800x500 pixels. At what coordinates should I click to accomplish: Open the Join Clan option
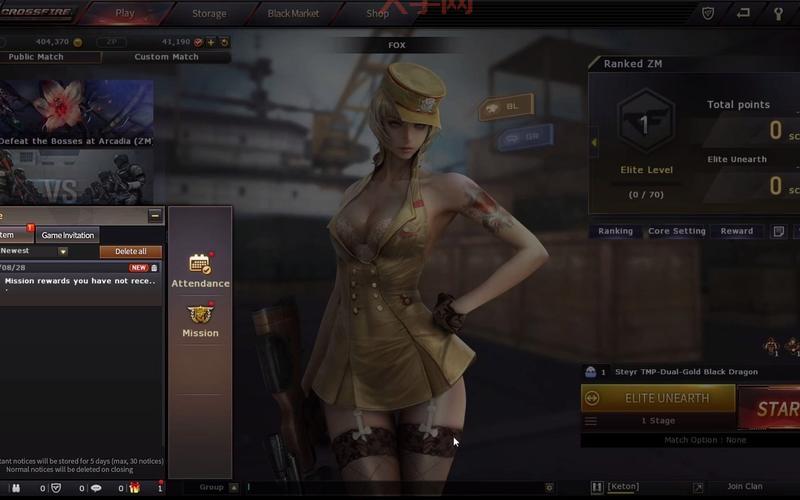pyautogui.click(x=744, y=487)
